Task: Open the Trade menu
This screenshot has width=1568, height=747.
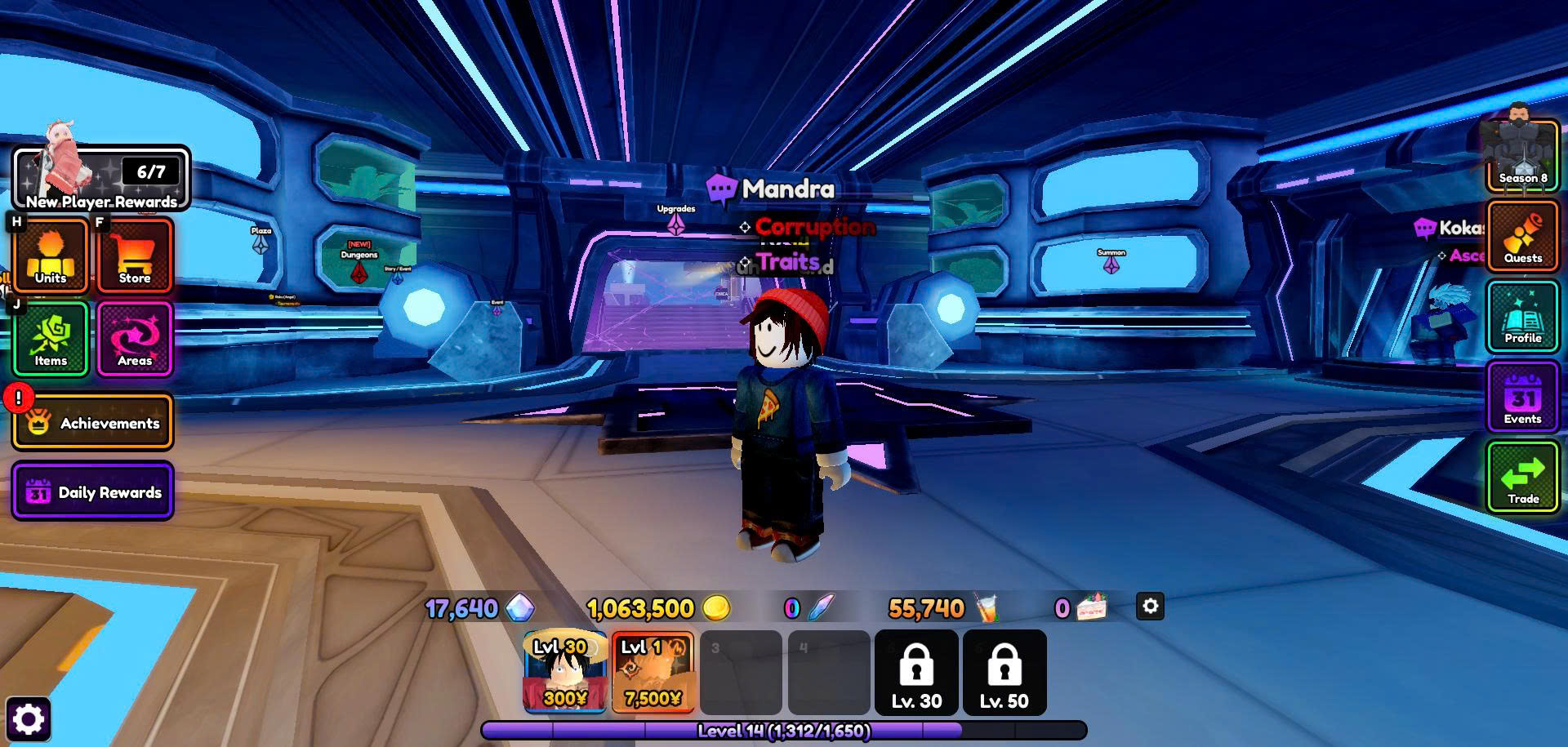Action: (1522, 478)
